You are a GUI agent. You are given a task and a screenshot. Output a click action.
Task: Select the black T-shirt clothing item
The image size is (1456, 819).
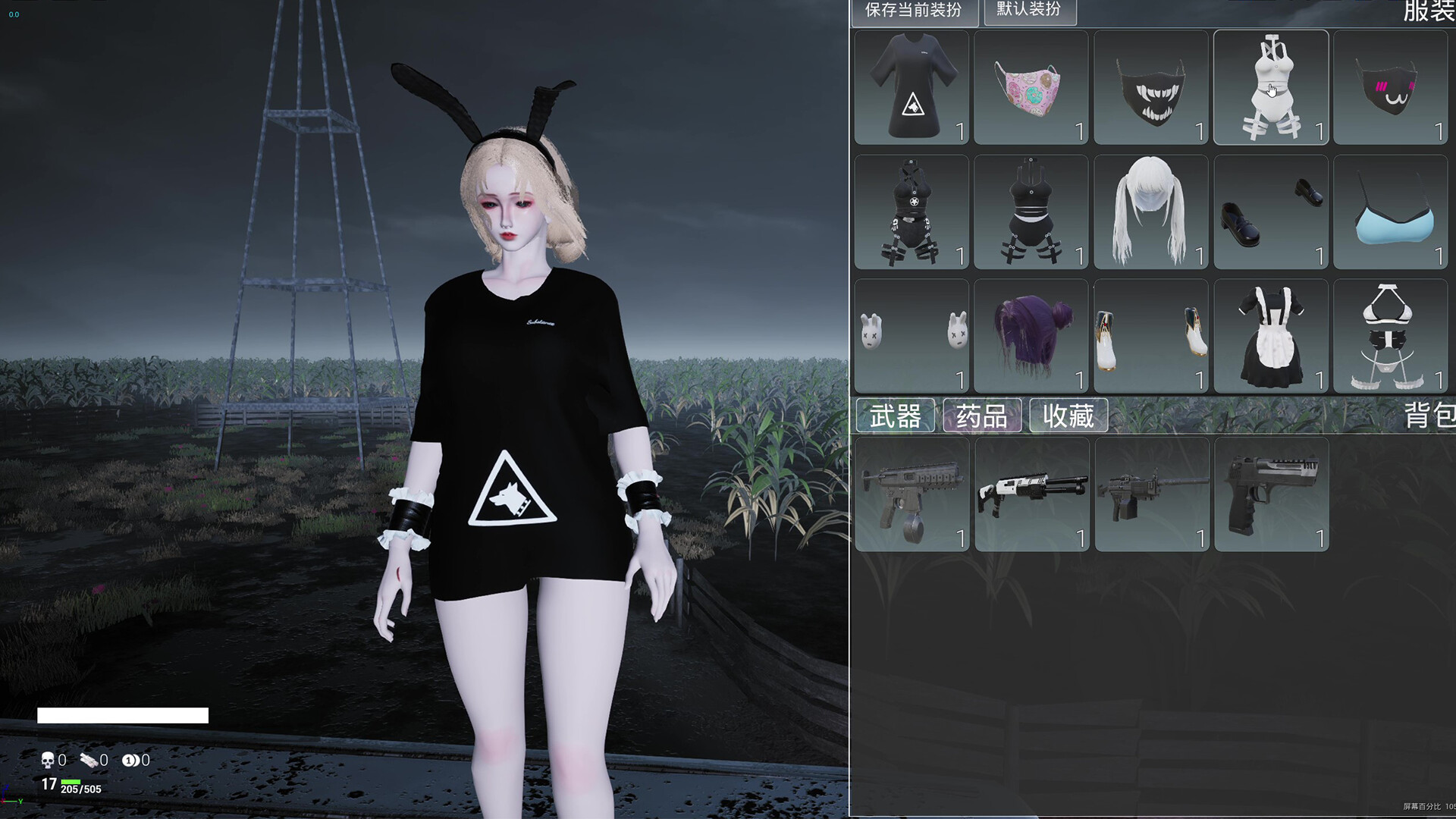(911, 87)
